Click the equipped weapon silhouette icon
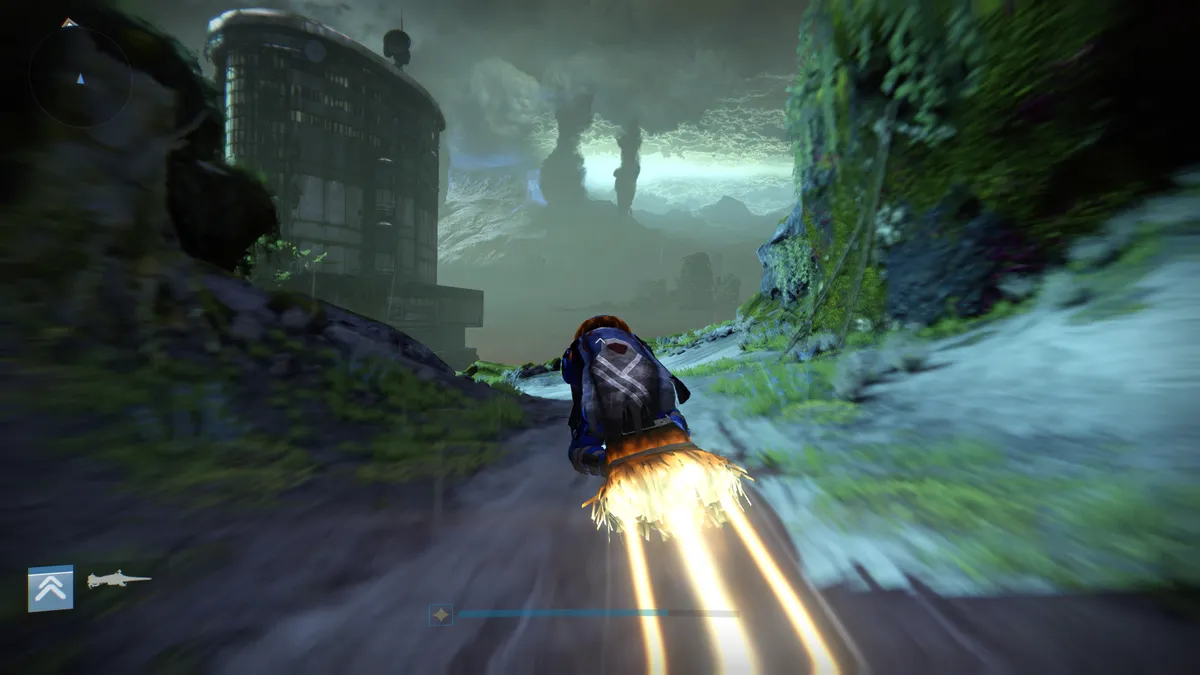The height and width of the screenshot is (675, 1200). pyautogui.click(x=118, y=580)
